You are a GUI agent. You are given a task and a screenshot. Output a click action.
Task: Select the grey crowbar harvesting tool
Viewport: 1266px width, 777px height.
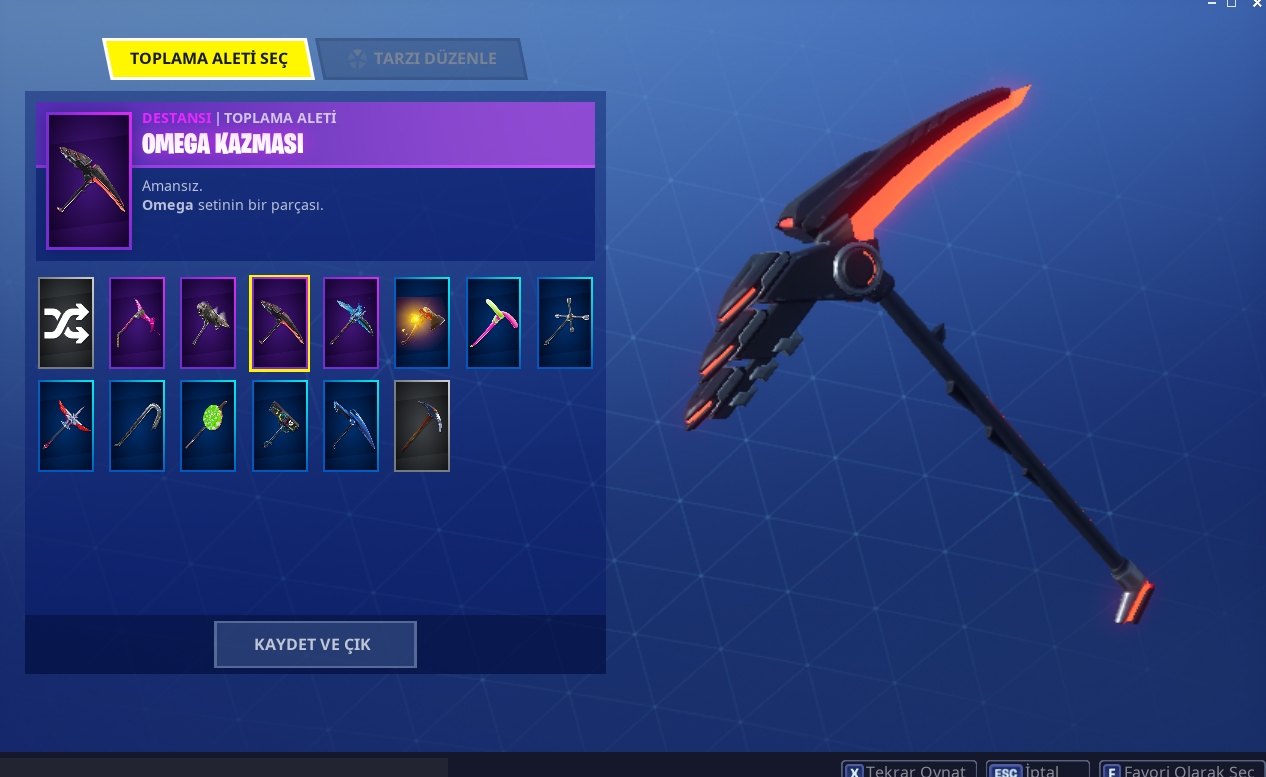pos(137,426)
